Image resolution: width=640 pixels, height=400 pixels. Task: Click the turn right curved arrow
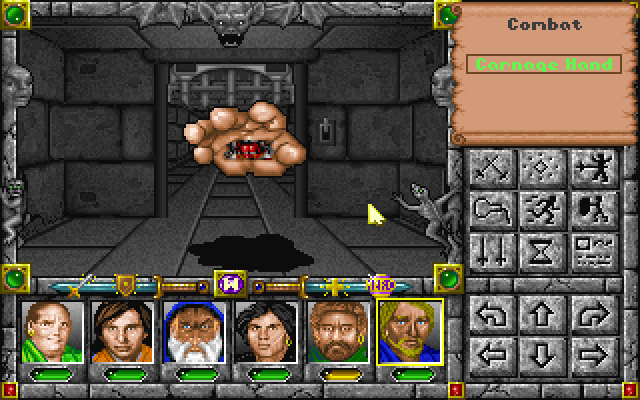(x=587, y=316)
